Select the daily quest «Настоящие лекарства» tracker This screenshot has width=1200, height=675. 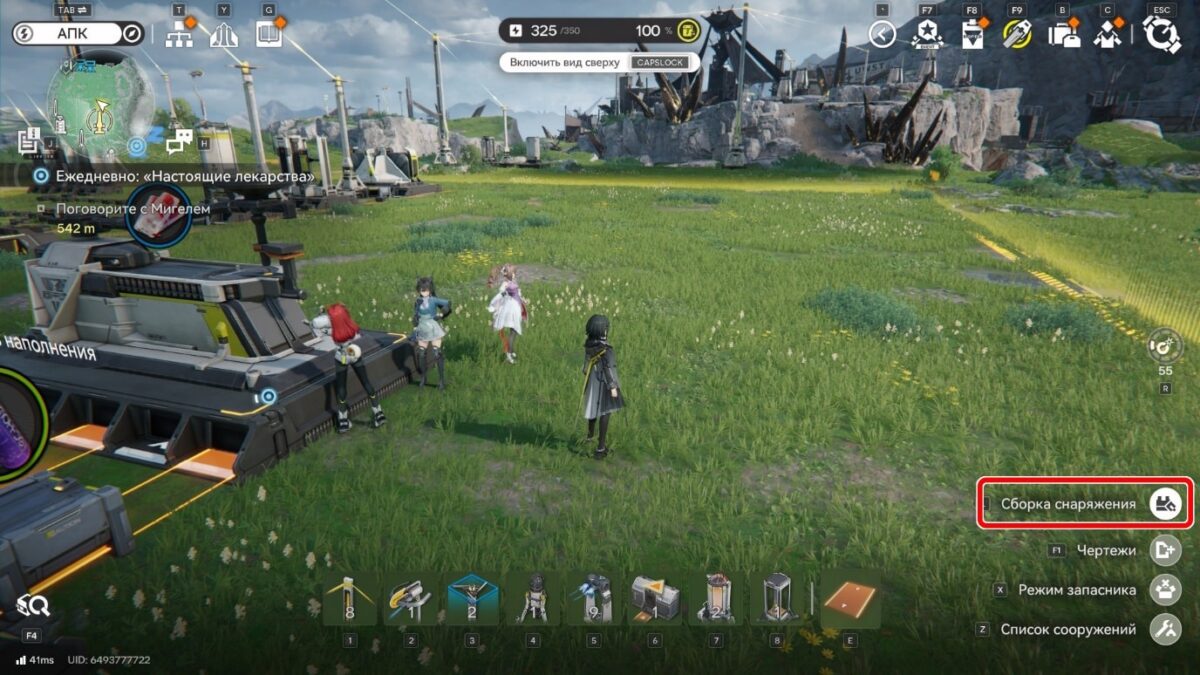(x=175, y=176)
